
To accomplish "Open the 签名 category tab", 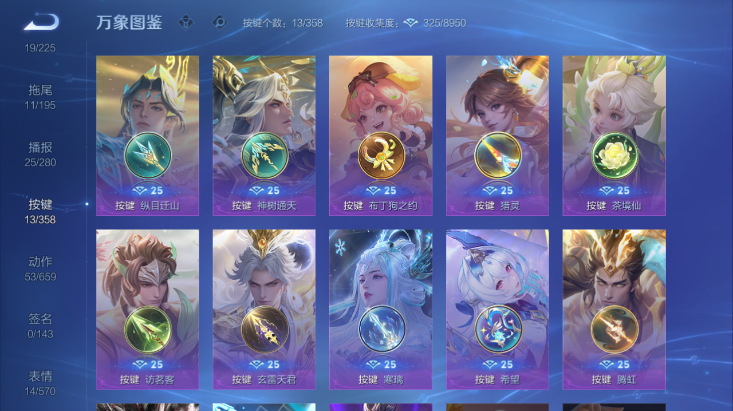I will pos(40,325).
